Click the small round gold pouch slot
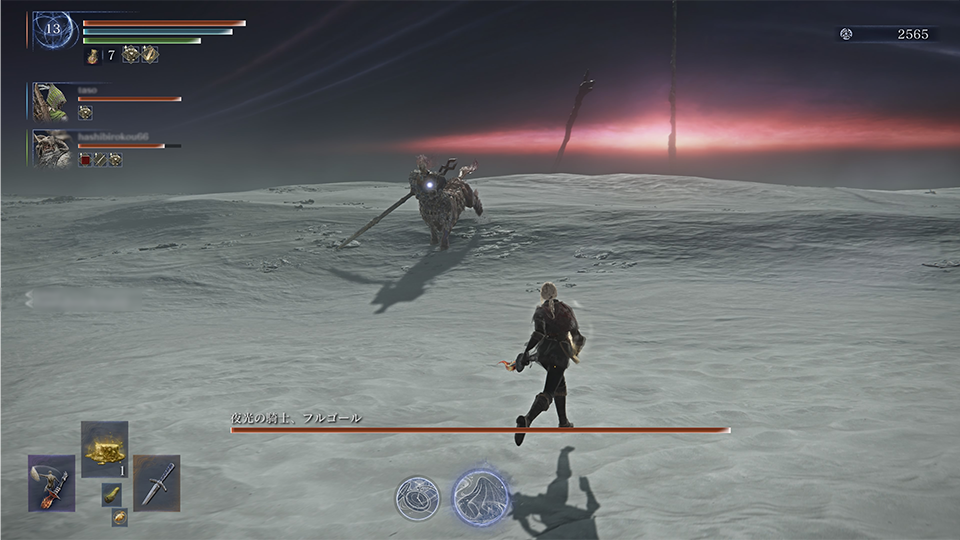This screenshot has width=960, height=540. [x=119, y=516]
